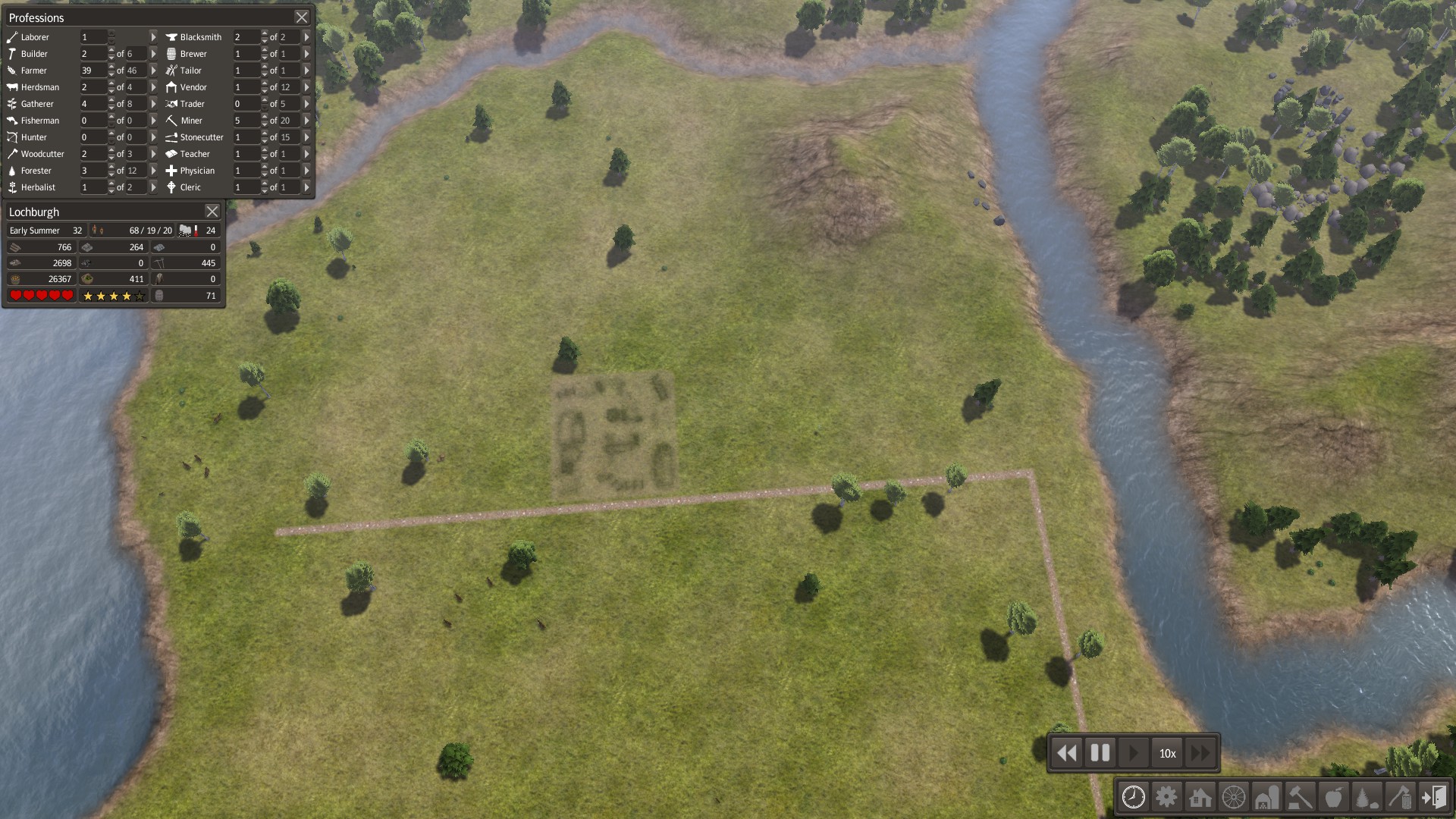Open the gear settings toolbar button
The height and width of the screenshot is (819, 1456).
click(x=1167, y=797)
